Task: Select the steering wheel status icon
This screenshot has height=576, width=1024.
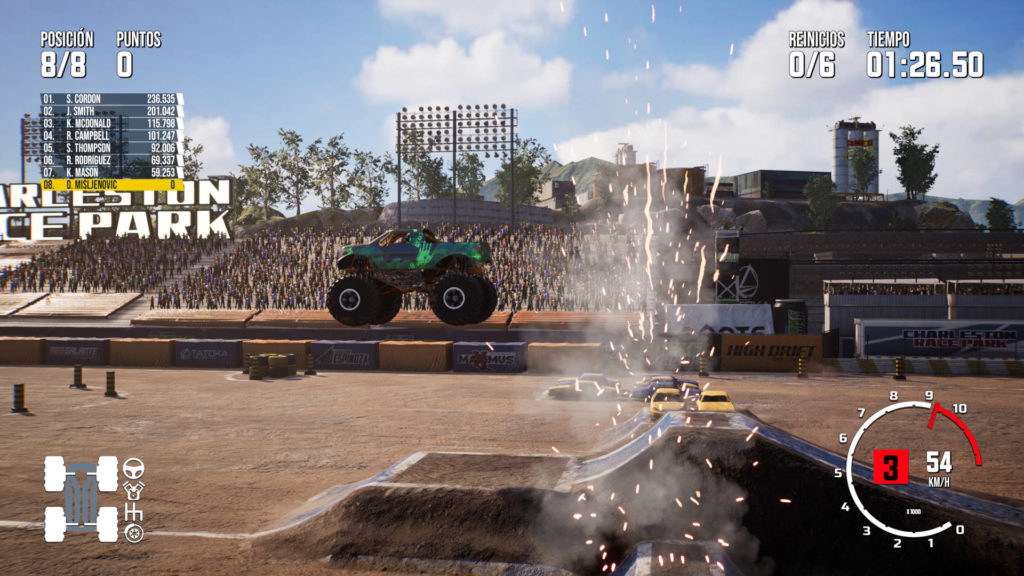Action: tap(133, 467)
